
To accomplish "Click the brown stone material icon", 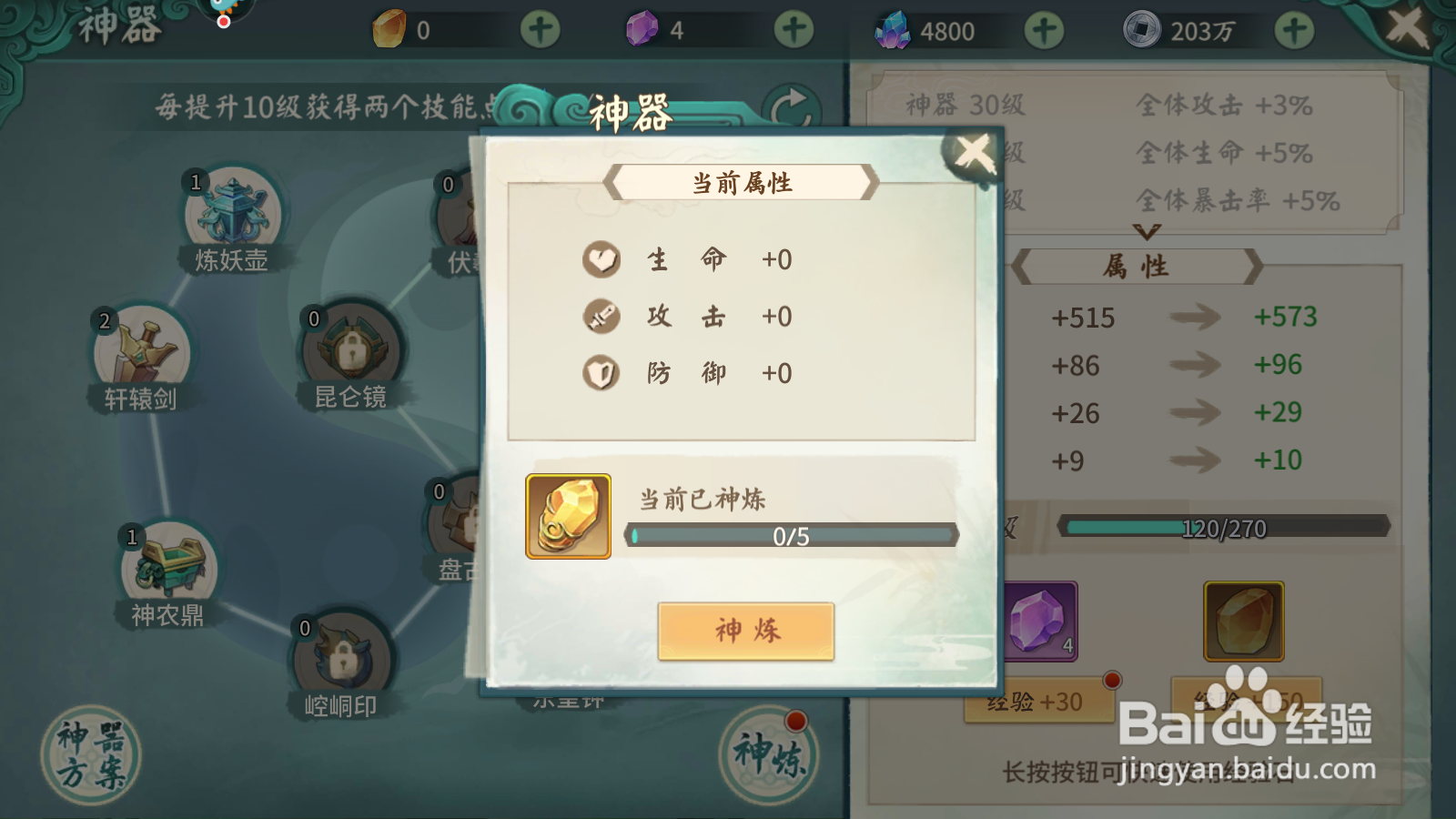I will coord(1244,622).
